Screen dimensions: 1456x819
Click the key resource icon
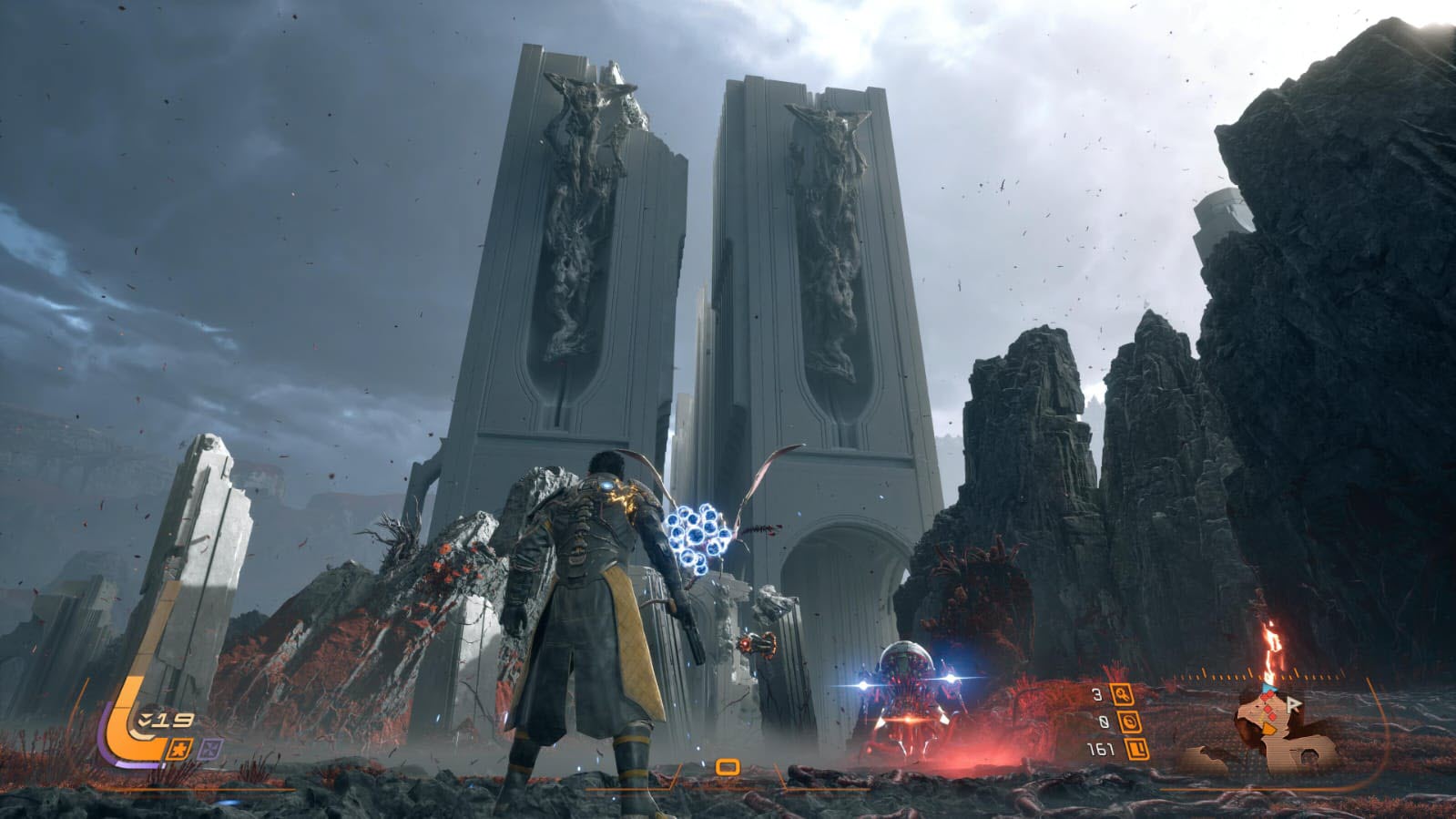tap(1121, 695)
